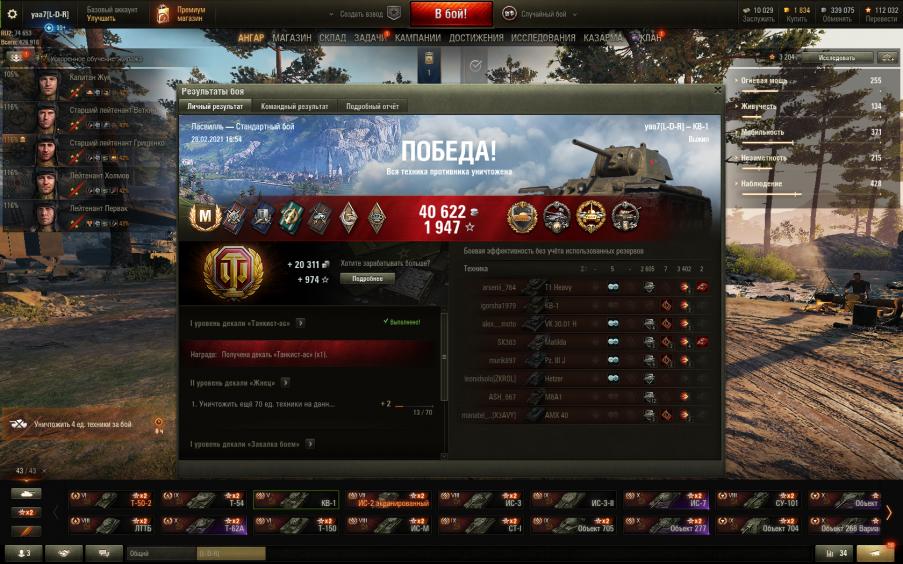Start battle with the red «В бой!» button
The image size is (903, 564).
point(450,14)
